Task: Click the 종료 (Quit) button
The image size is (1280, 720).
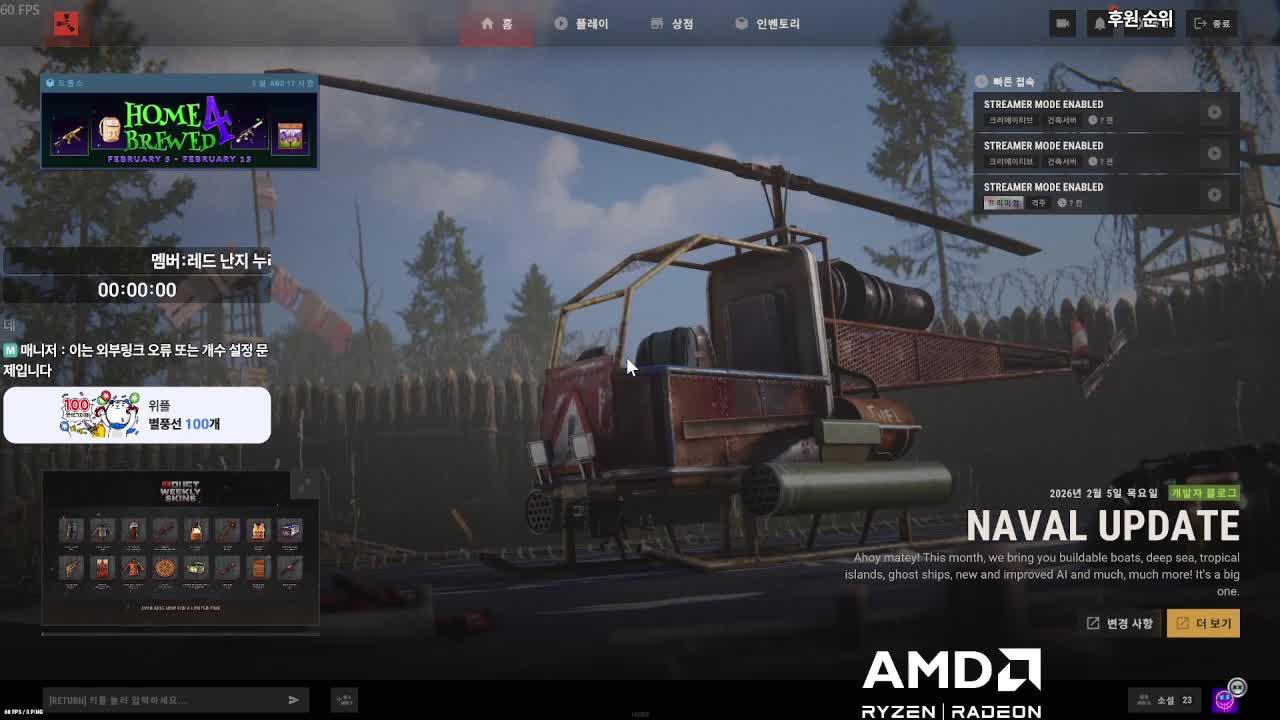Action: [x=1212, y=24]
